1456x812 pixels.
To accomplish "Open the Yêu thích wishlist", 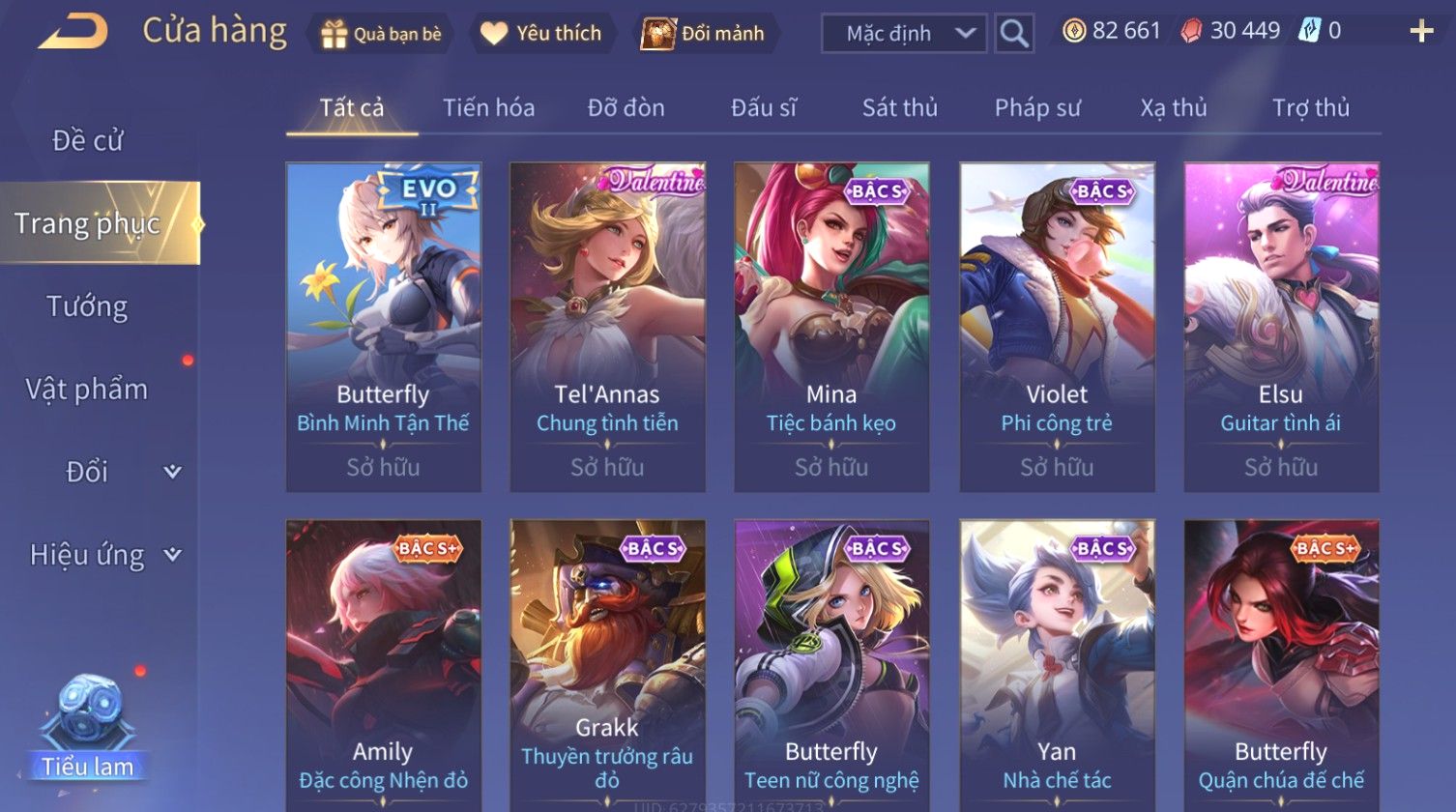I will point(541,34).
